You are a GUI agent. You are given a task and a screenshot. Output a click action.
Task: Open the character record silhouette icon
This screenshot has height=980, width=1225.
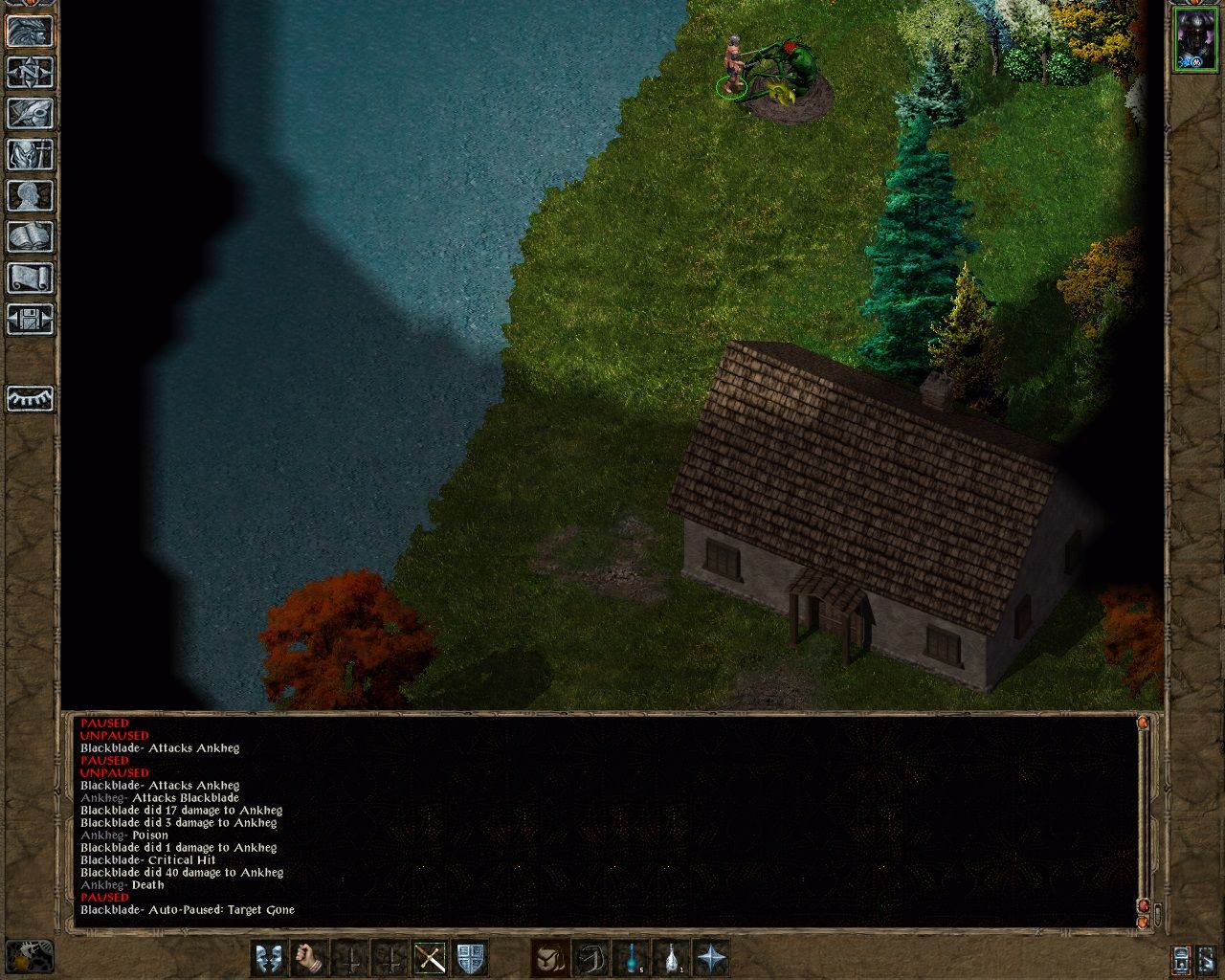click(x=30, y=195)
